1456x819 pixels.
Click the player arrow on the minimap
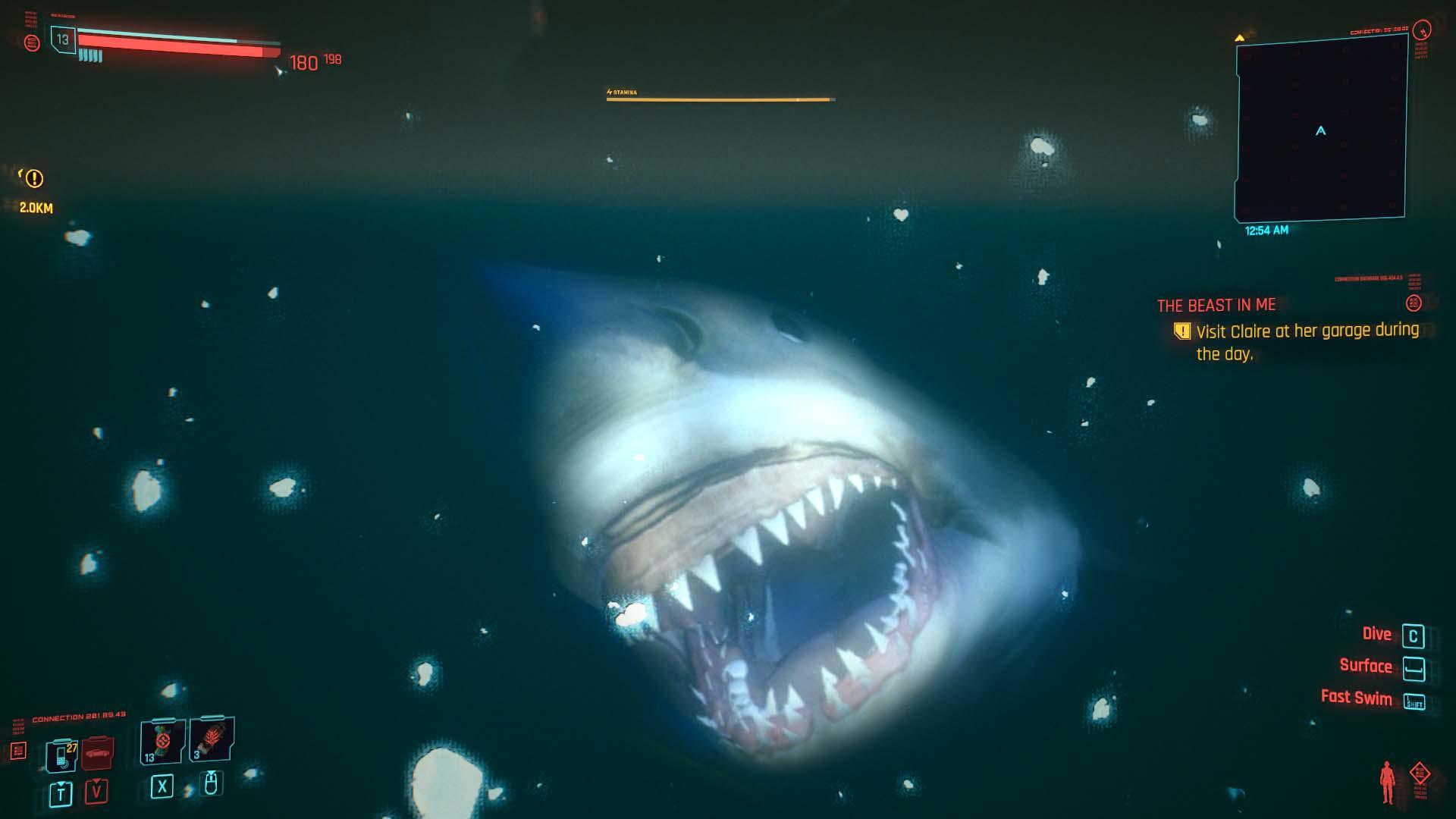[1319, 130]
